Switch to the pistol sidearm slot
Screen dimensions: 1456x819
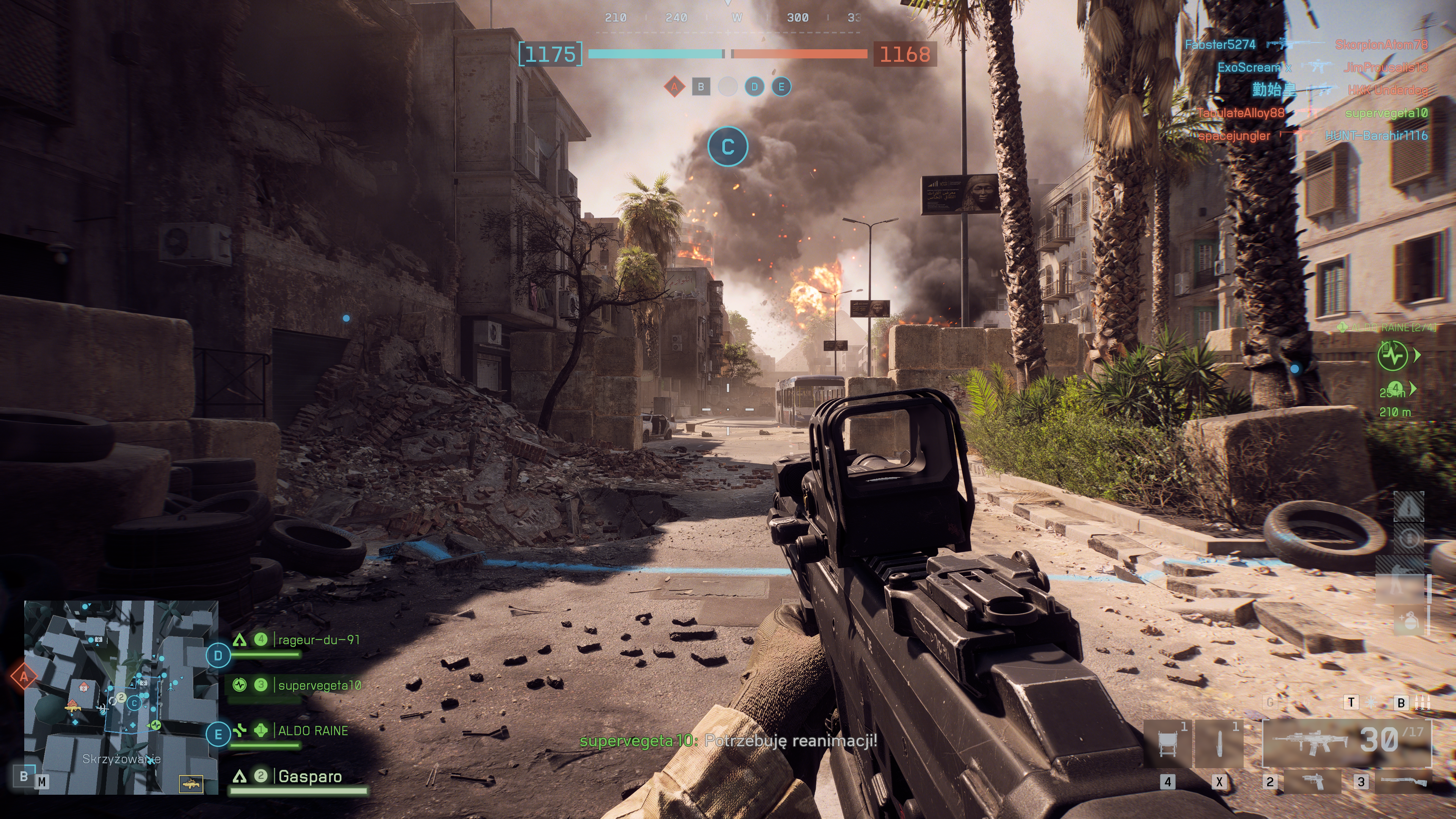tap(1312, 782)
